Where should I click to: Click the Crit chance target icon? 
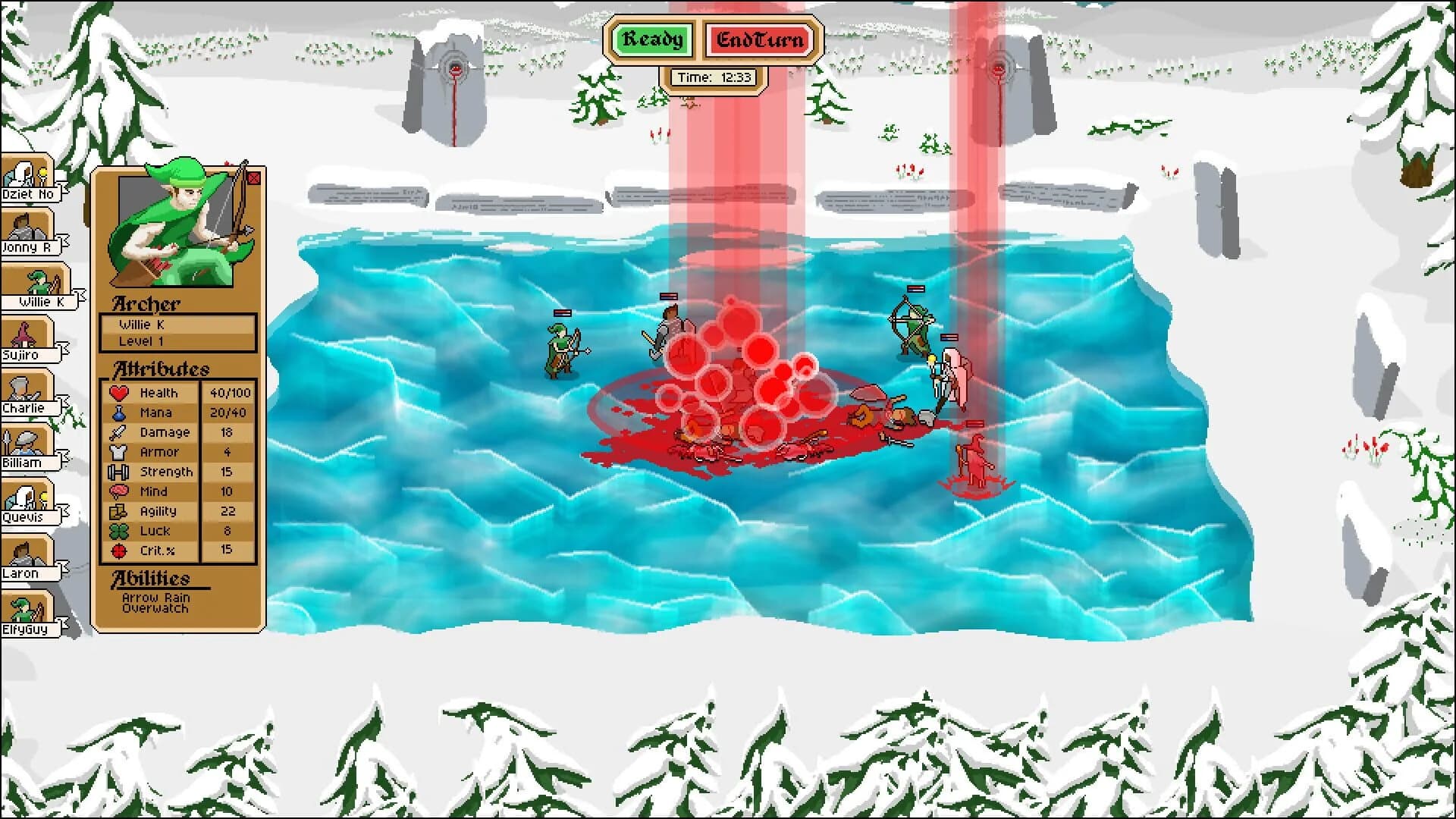pos(120,551)
